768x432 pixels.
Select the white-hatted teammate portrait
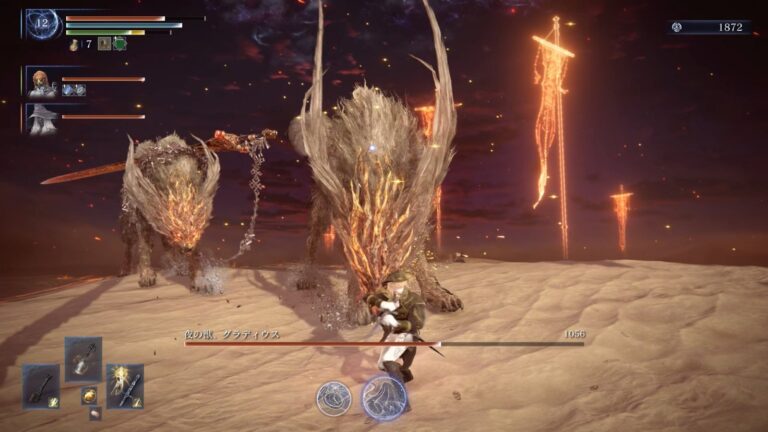(x=41, y=119)
